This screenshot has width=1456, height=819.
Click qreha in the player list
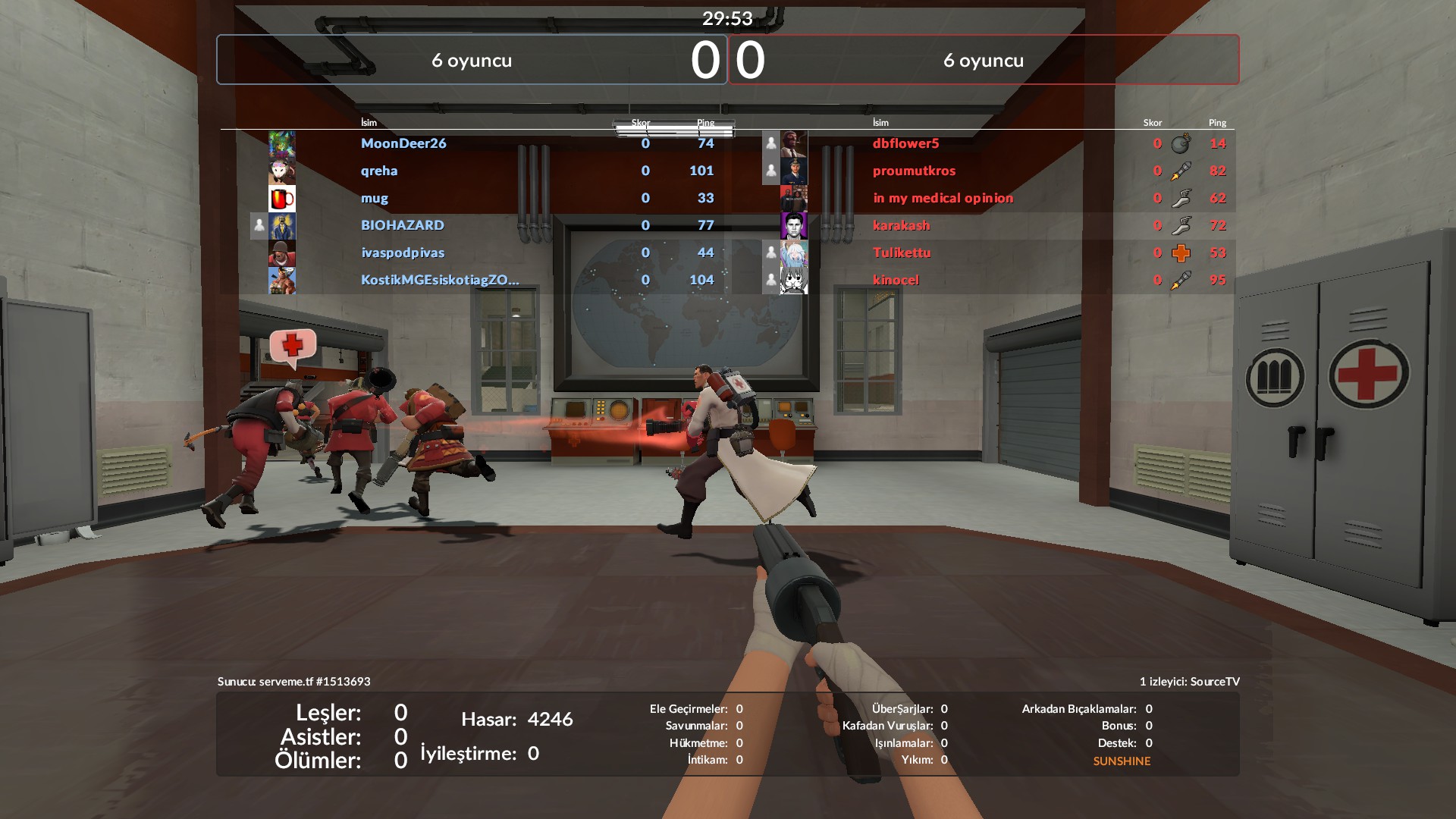[x=379, y=171]
